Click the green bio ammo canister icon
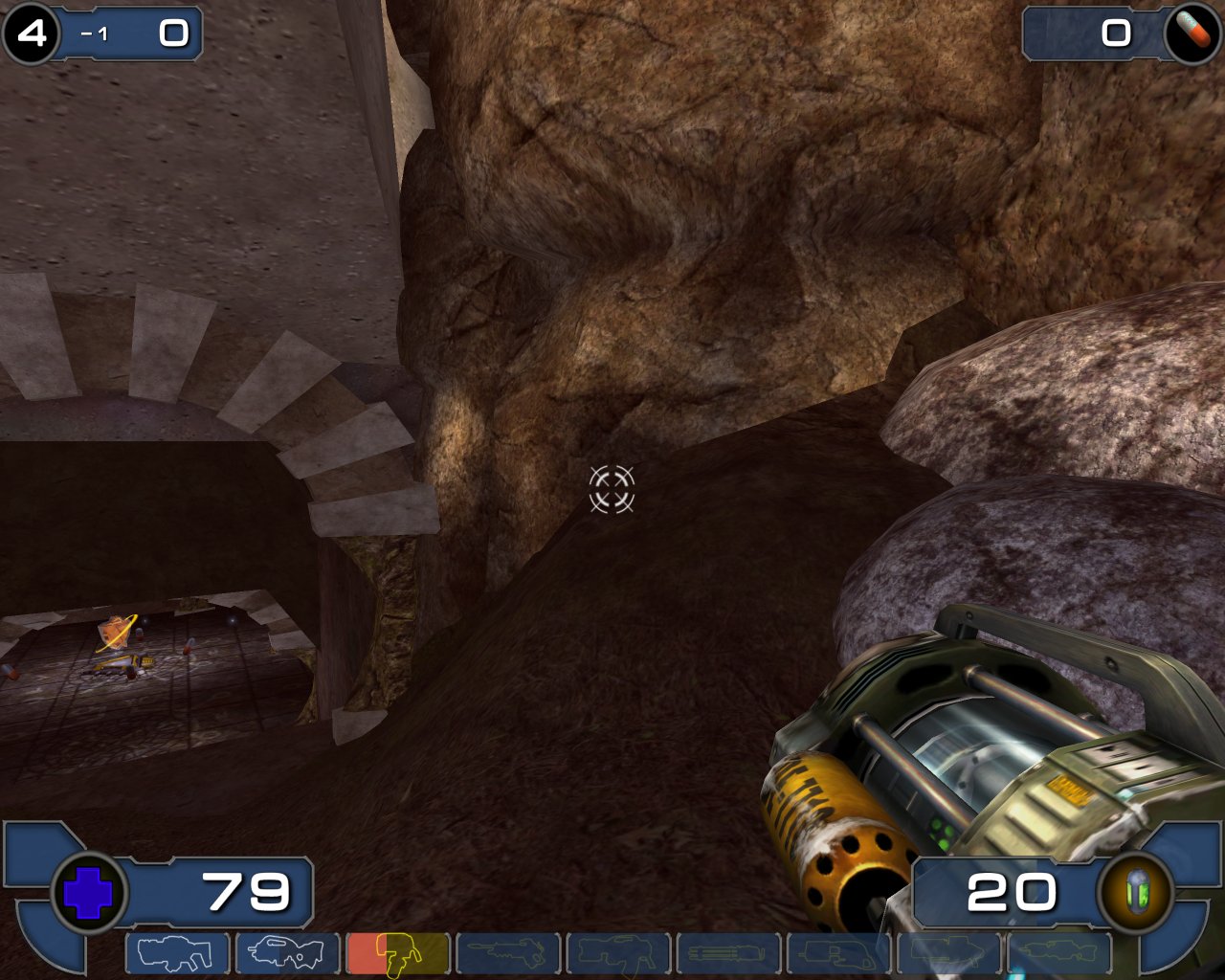This screenshot has height=980, width=1225. pos(1136,893)
